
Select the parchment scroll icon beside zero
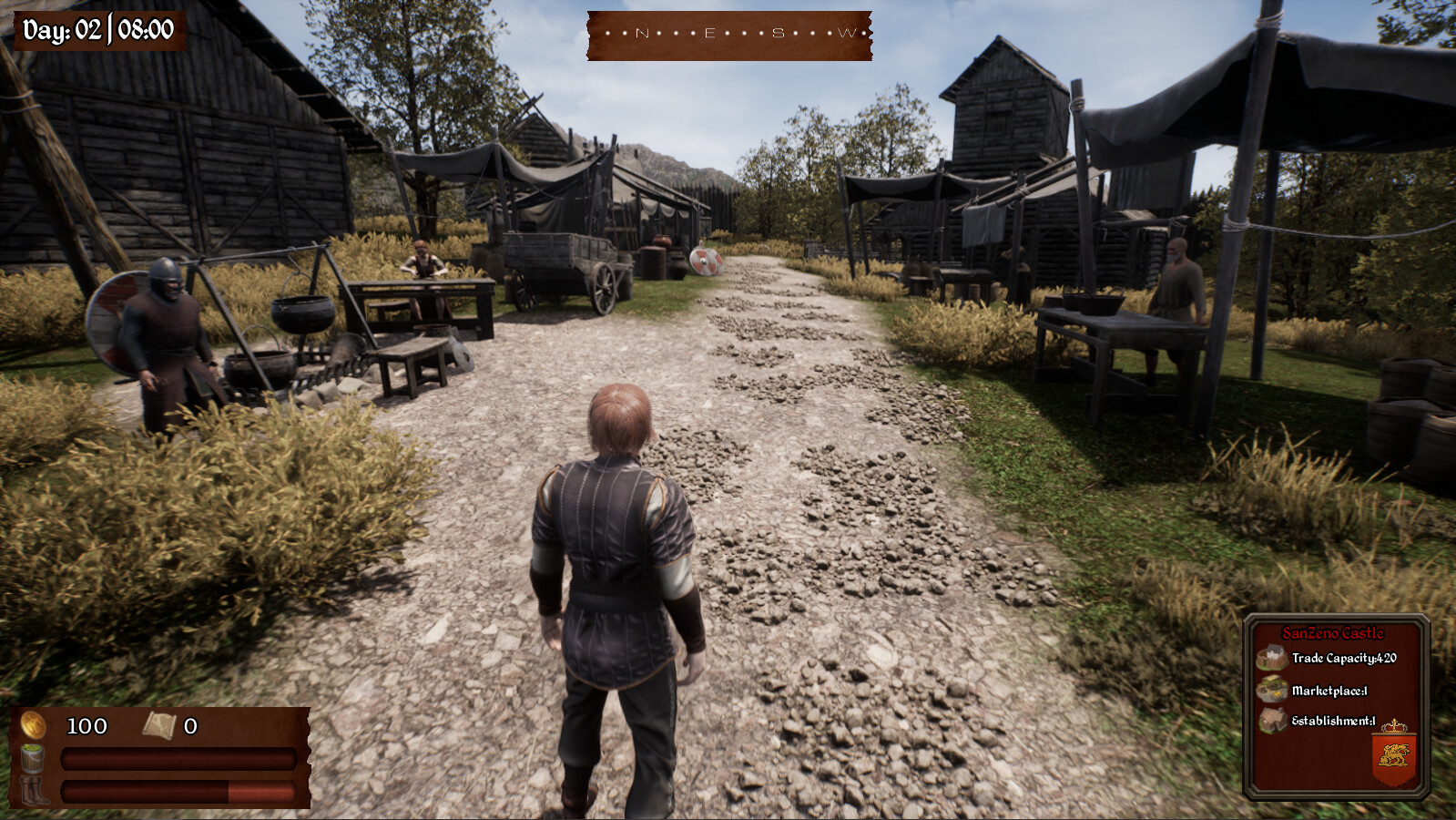(x=160, y=726)
